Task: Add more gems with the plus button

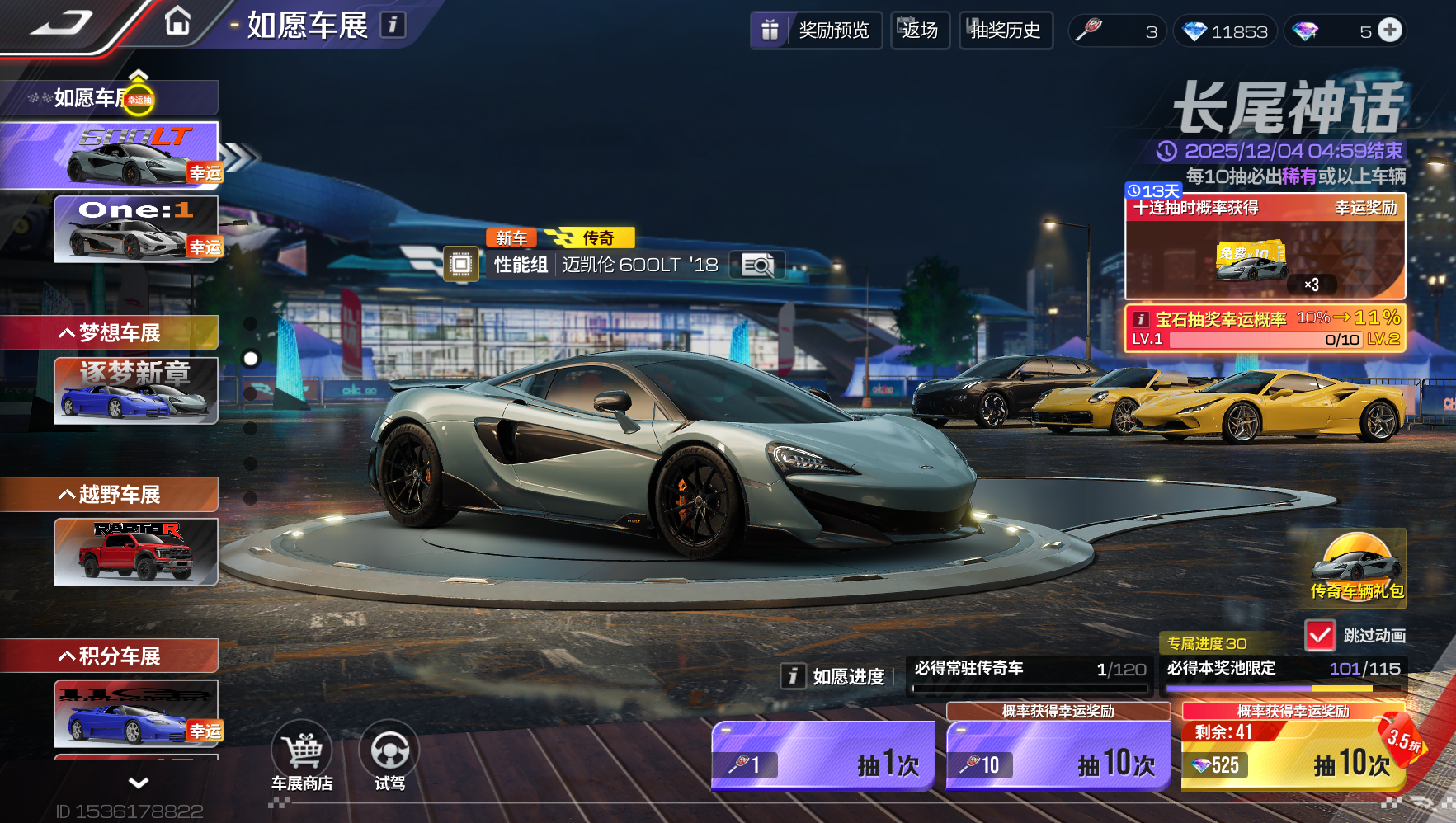Action: pyautogui.click(x=1390, y=31)
